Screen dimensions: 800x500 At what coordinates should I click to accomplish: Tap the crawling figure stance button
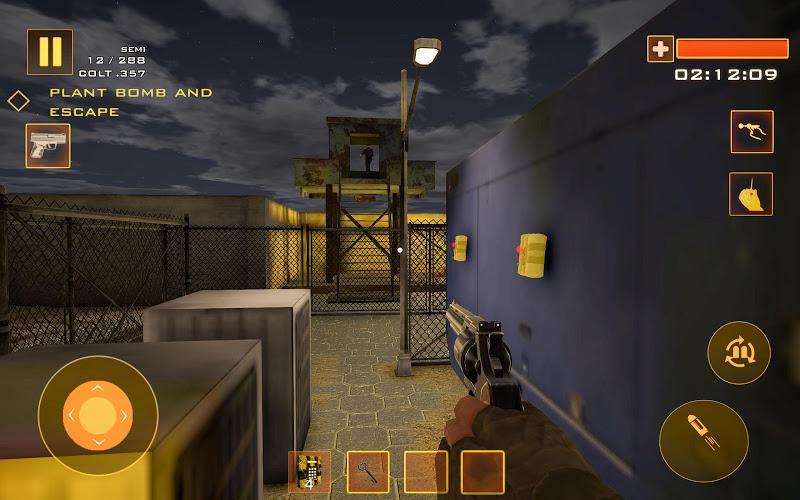tap(751, 131)
